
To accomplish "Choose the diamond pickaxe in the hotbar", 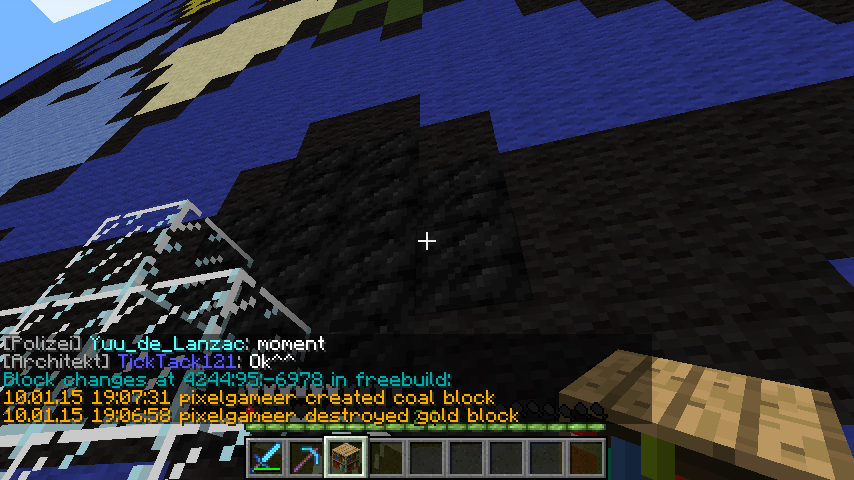I will point(307,457).
